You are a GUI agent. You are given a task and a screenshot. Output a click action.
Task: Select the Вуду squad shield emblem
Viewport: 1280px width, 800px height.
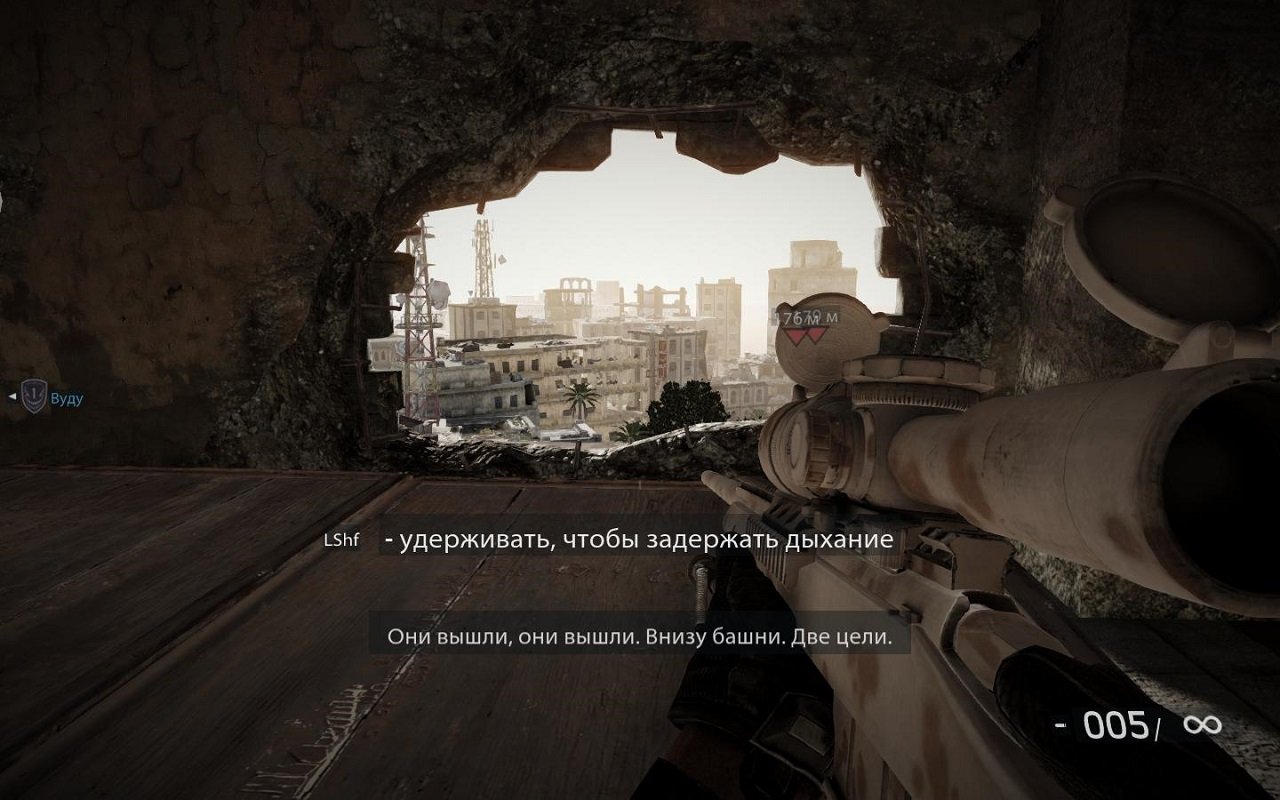coord(34,397)
